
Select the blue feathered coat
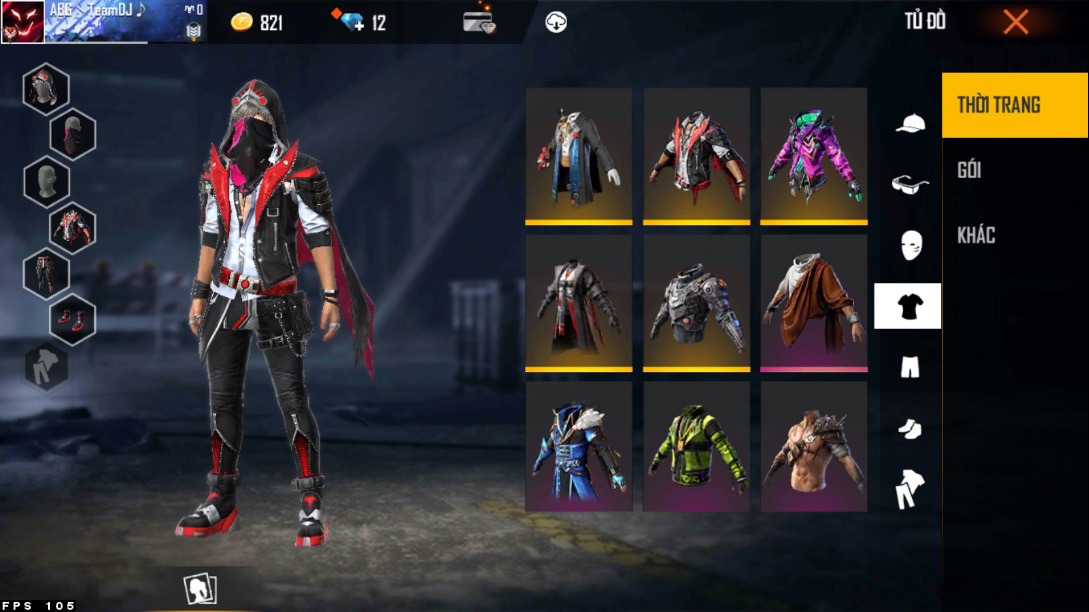(579, 447)
